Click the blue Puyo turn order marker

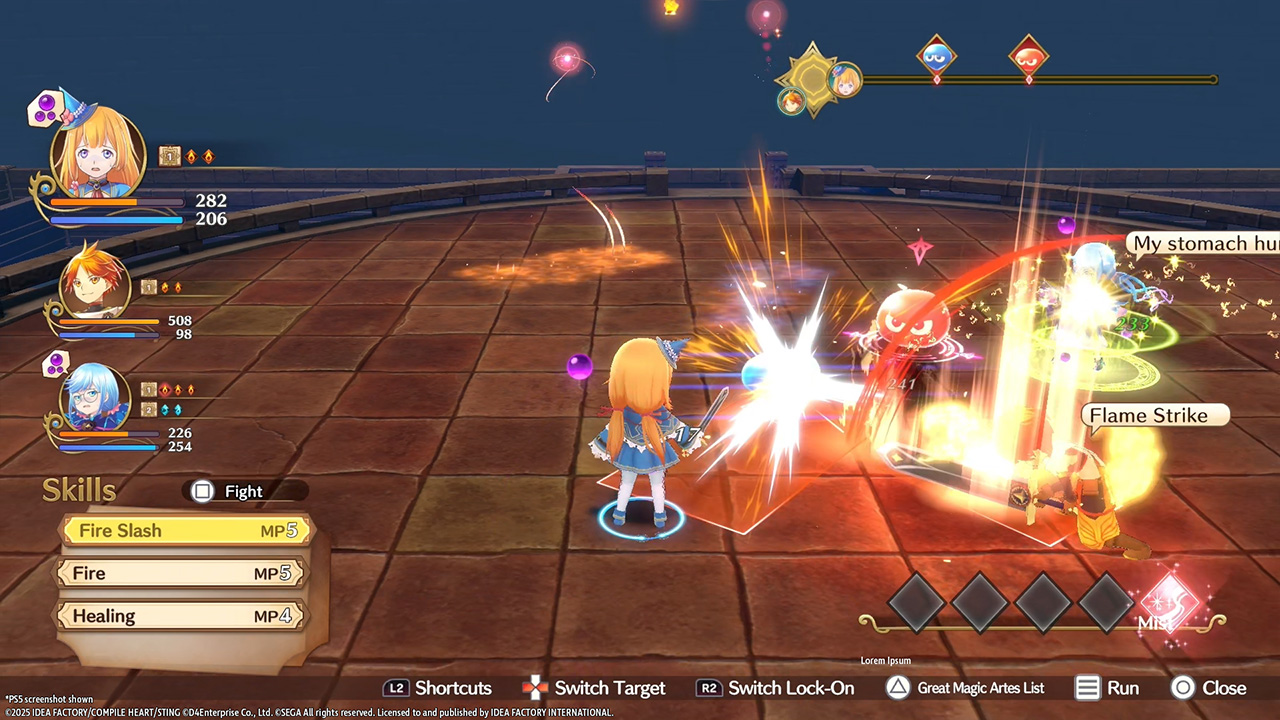click(936, 55)
